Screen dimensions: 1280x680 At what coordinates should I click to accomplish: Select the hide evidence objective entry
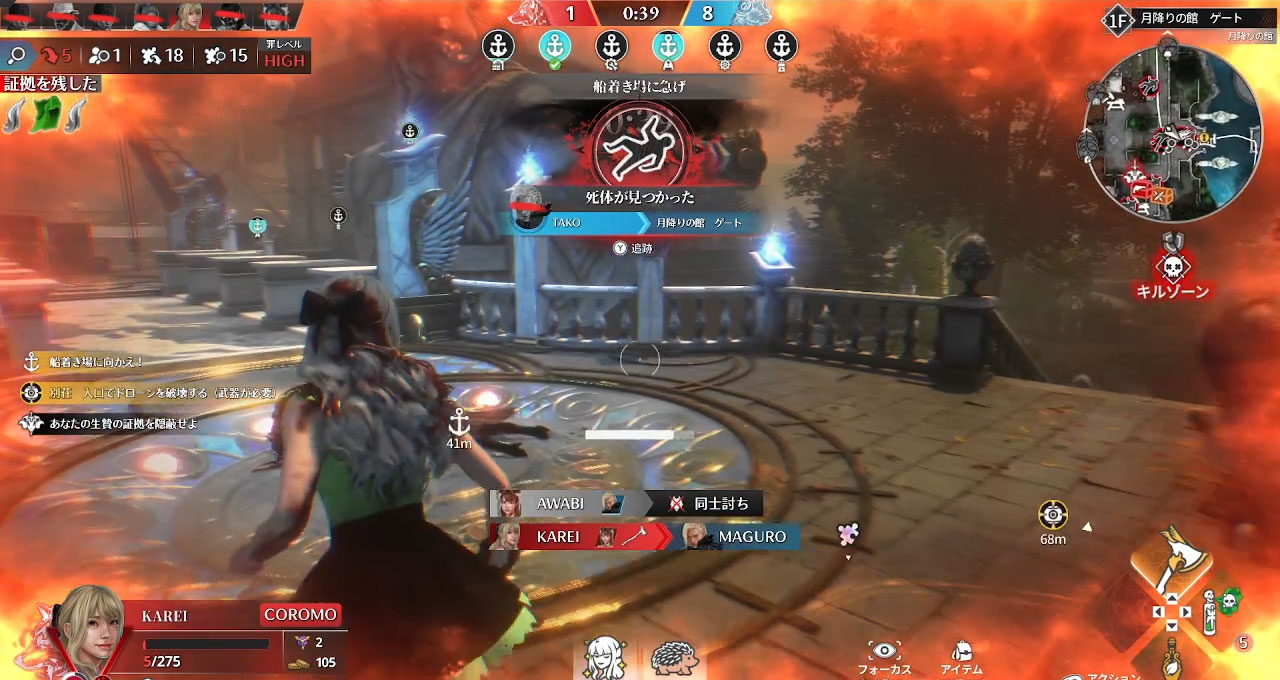click(110, 424)
